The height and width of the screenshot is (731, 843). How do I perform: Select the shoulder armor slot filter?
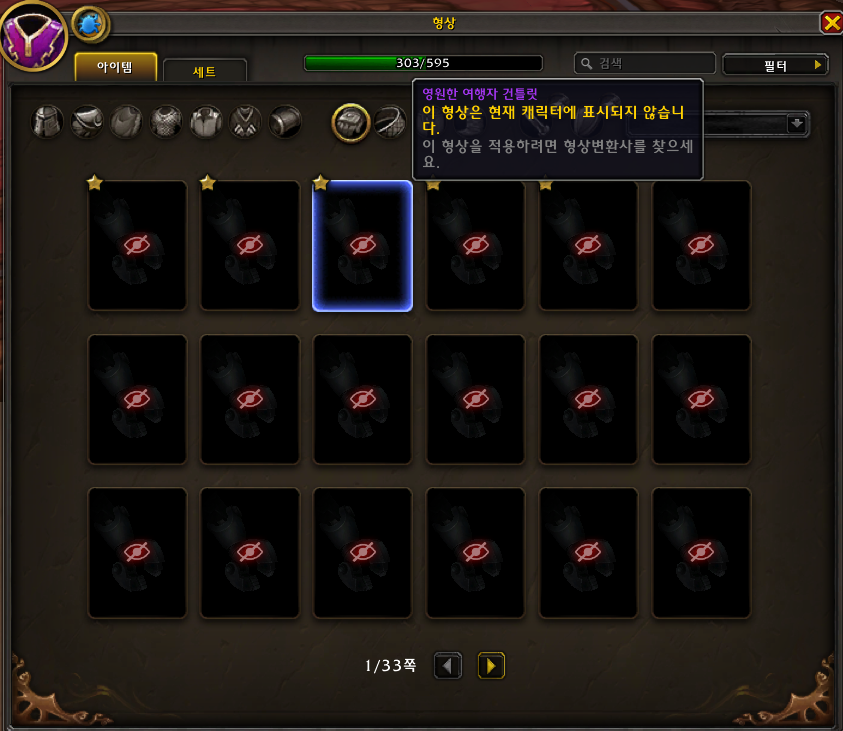pos(87,122)
